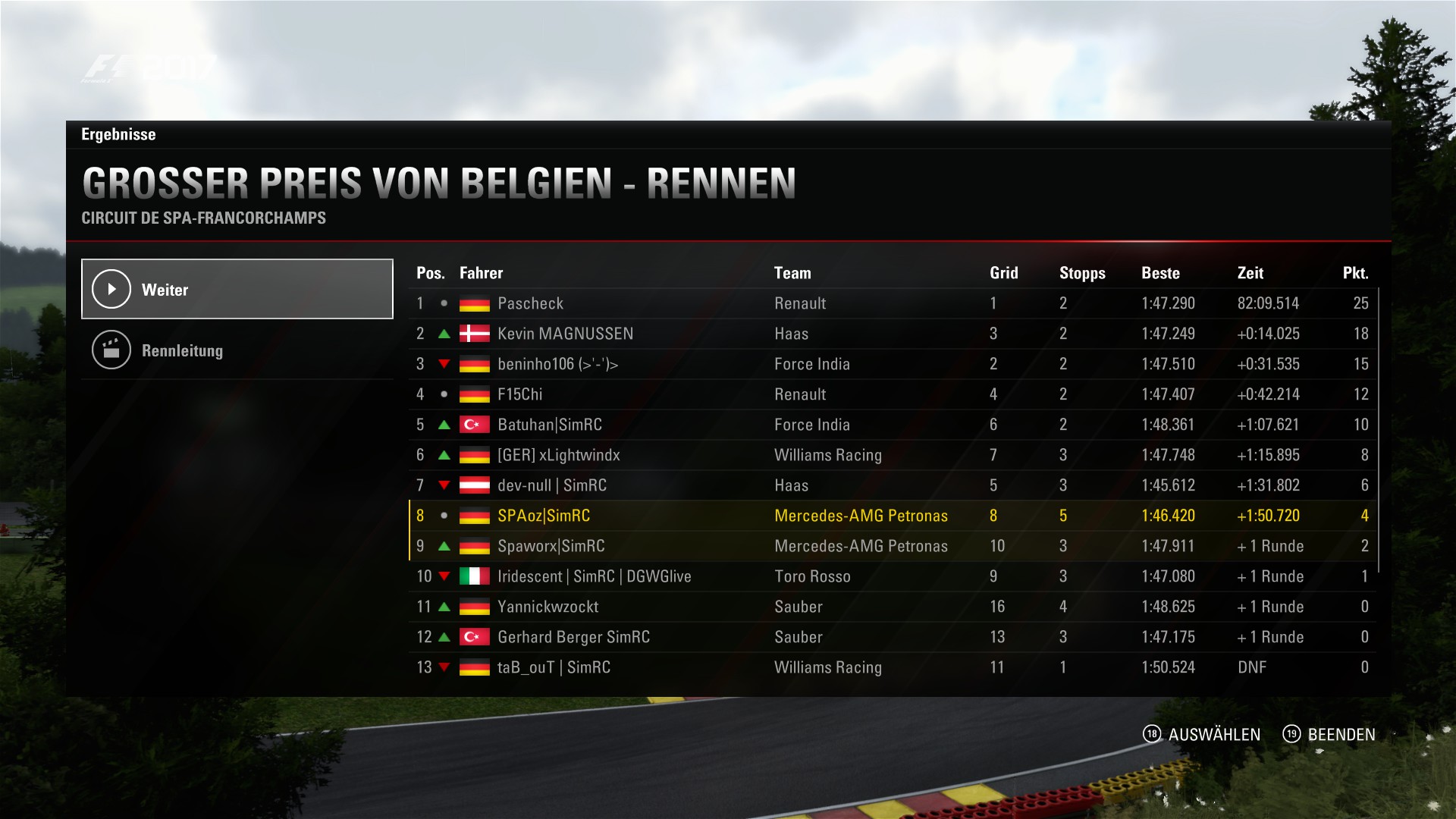Screen dimensions: 1456x819
Task: Select Pascheck's result row
Action: pos(892,303)
